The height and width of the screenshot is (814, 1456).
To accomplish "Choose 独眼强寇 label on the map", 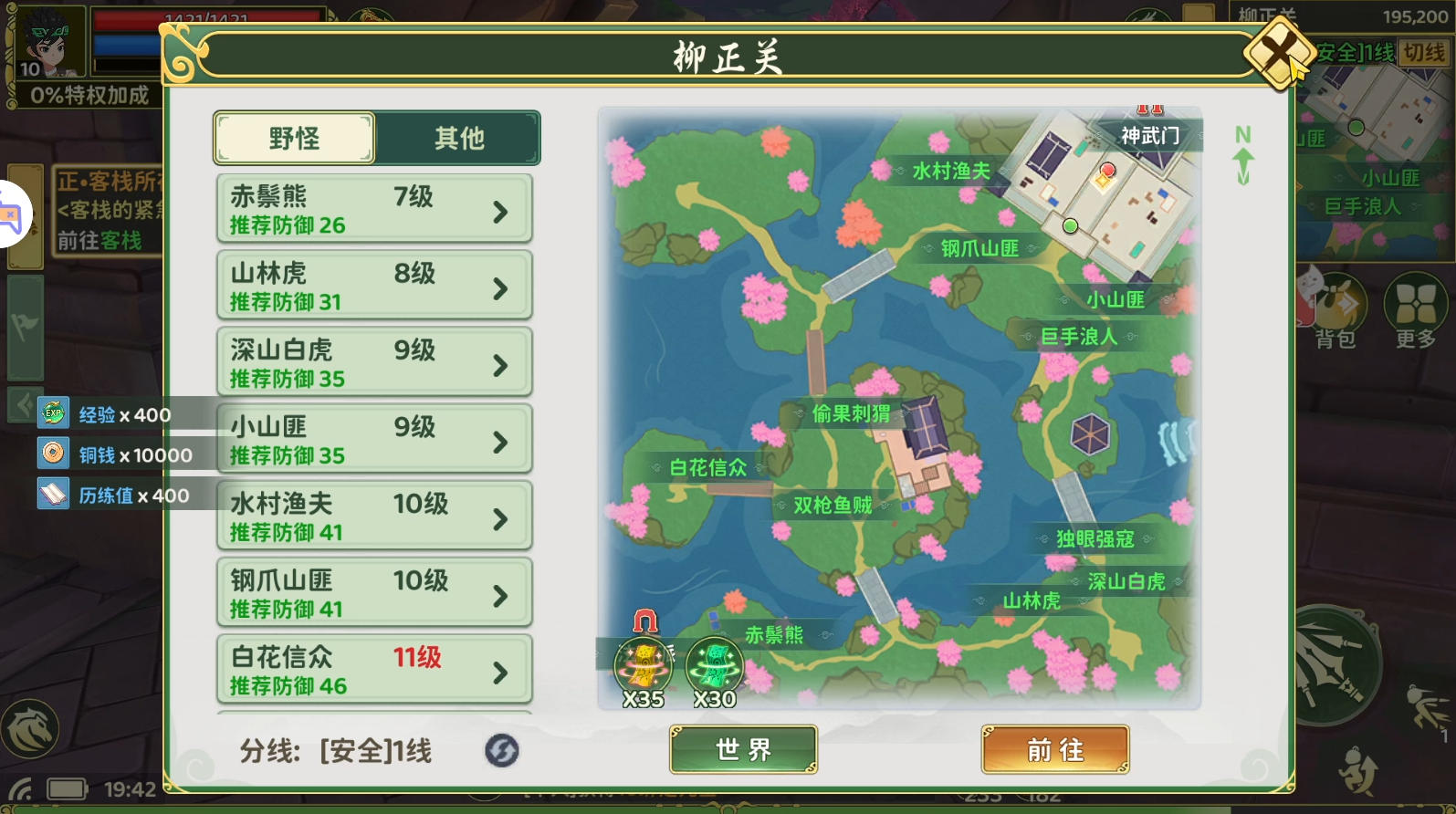I will [1095, 538].
